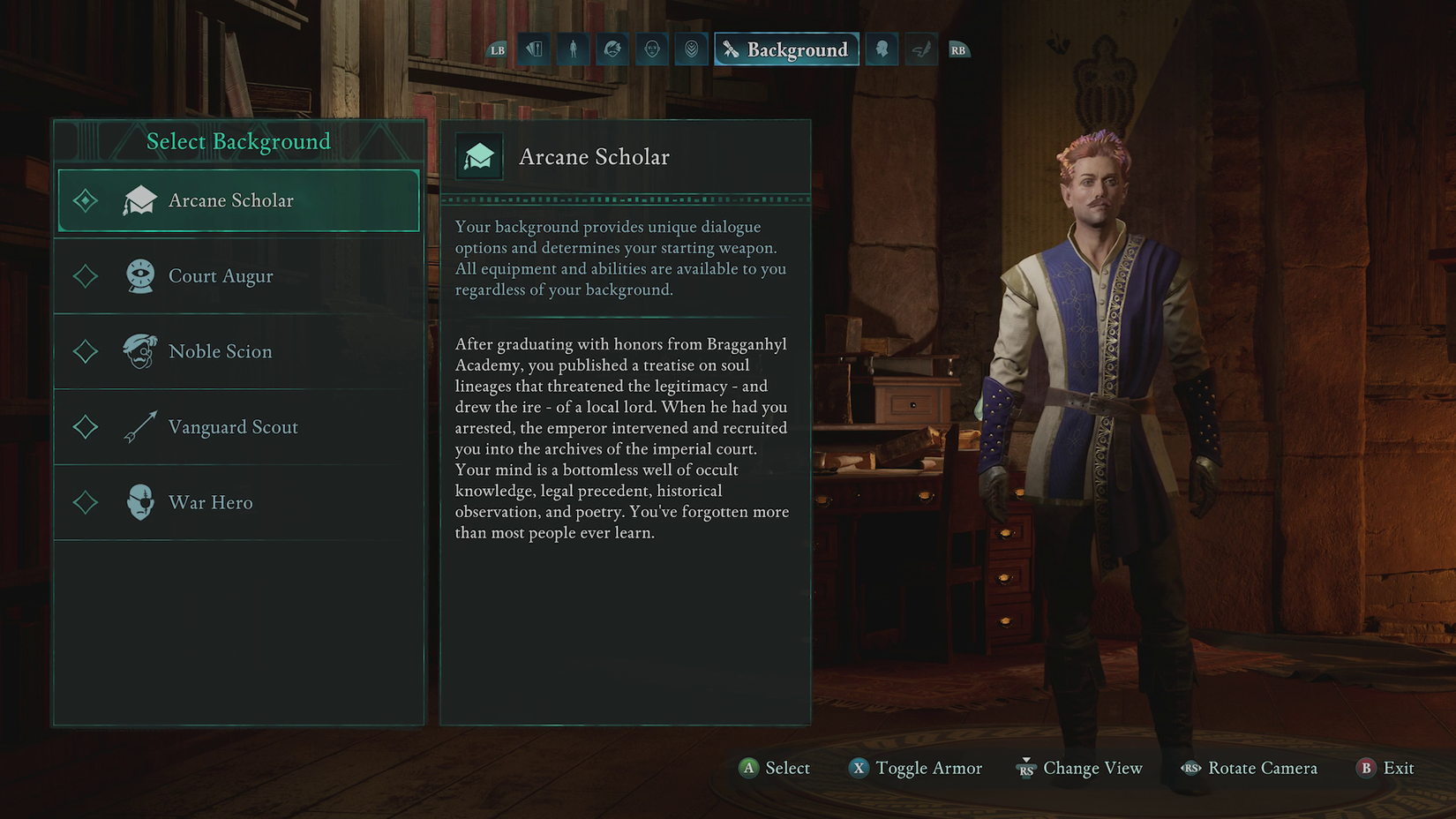Toggle Armor on the character preview
The height and width of the screenshot is (819, 1456).
915,768
